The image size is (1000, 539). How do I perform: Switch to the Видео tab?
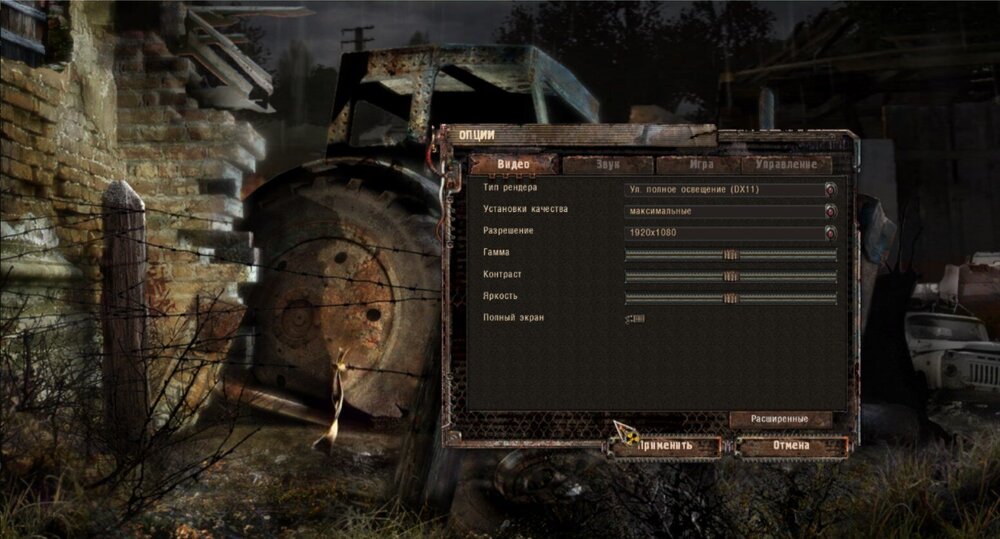click(514, 165)
